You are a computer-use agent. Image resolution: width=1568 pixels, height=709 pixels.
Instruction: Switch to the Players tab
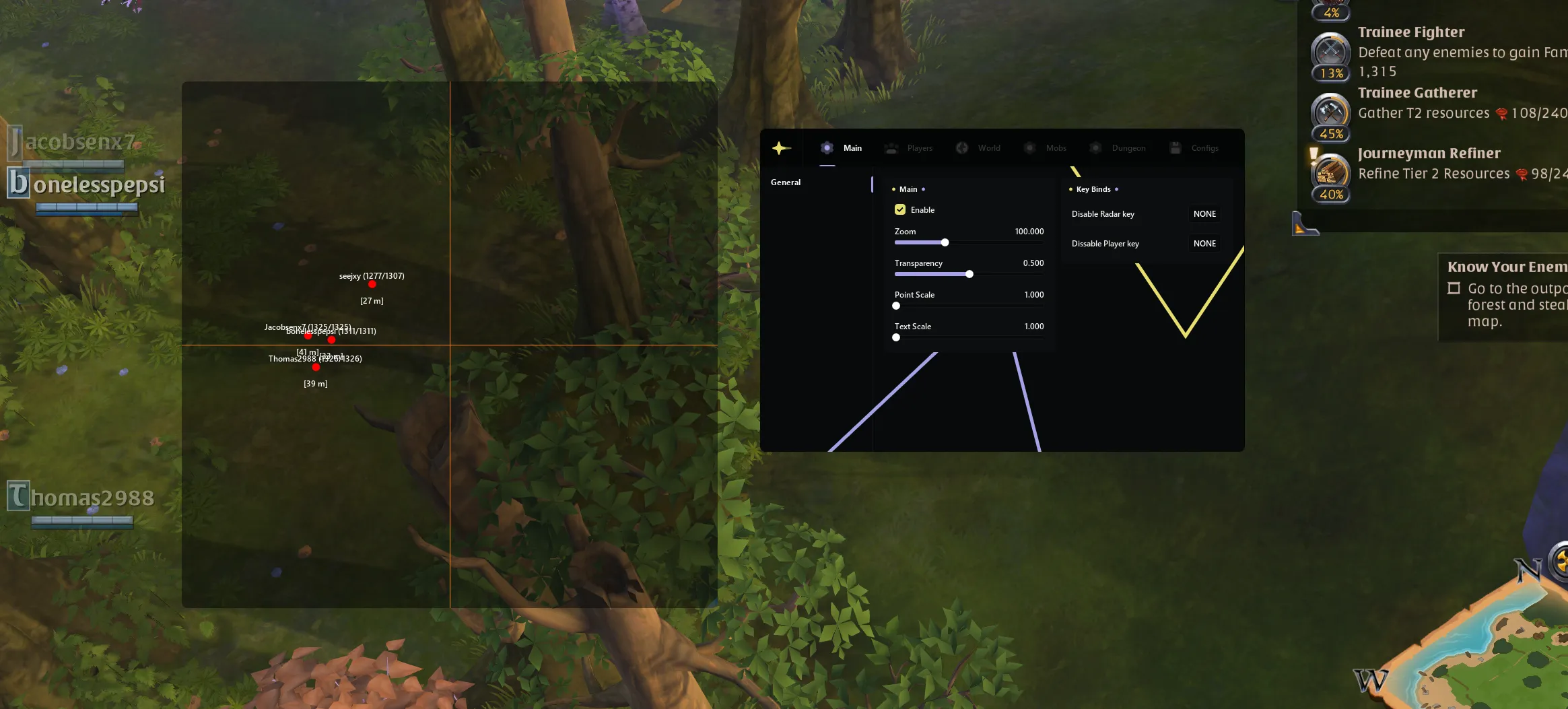(909, 148)
